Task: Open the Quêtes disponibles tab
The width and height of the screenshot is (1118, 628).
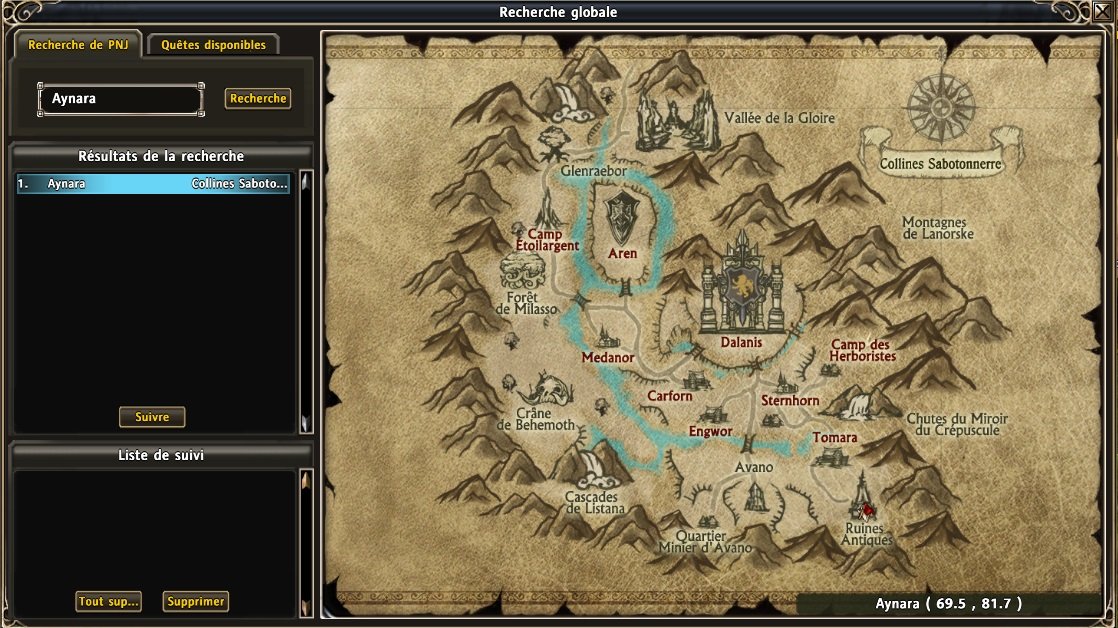Action: click(x=213, y=45)
